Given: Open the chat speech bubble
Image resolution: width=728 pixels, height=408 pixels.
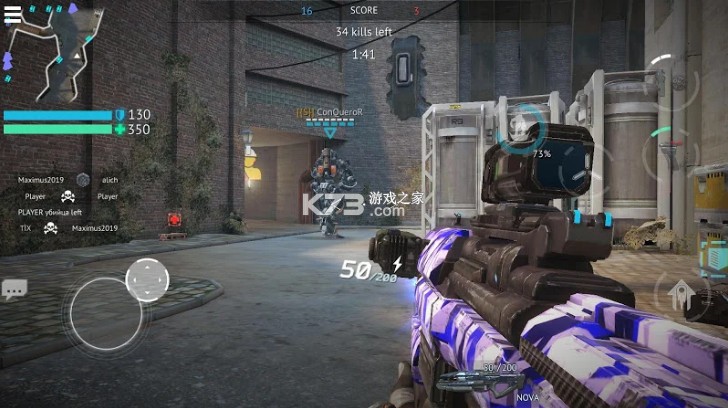Looking at the screenshot, I should [14, 290].
